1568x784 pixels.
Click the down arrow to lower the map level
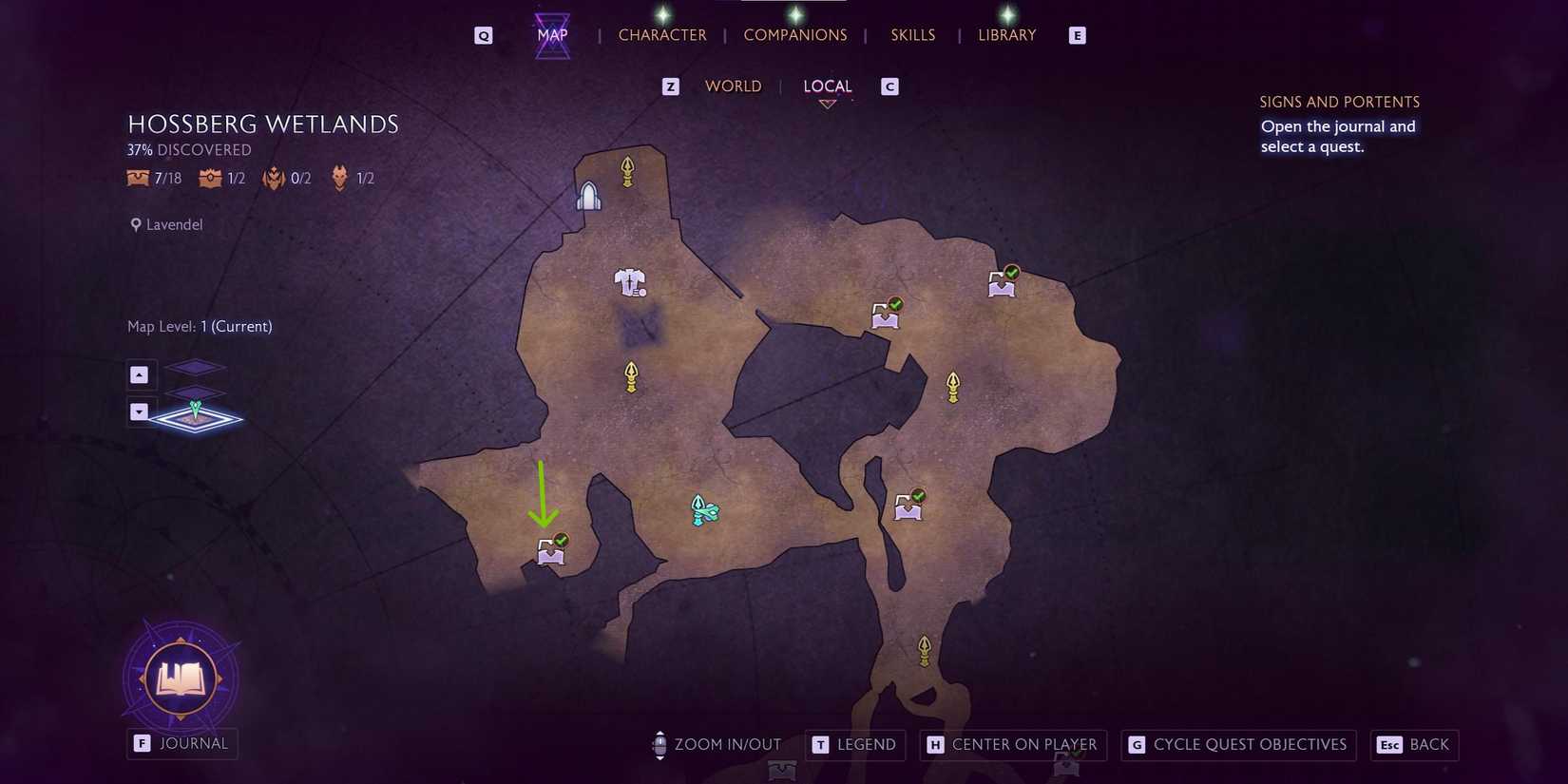tap(141, 411)
